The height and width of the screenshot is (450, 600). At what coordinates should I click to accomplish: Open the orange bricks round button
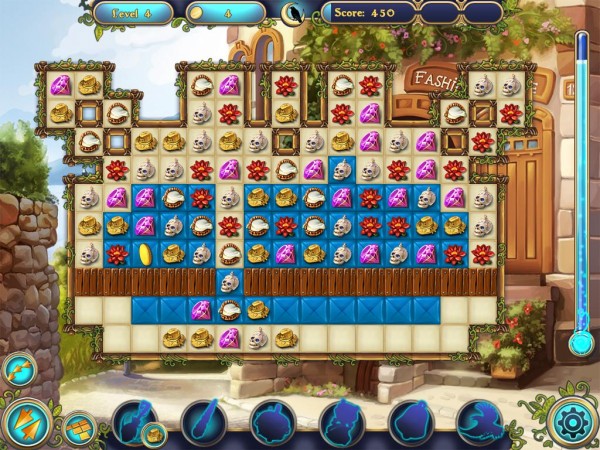(x=77, y=428)
